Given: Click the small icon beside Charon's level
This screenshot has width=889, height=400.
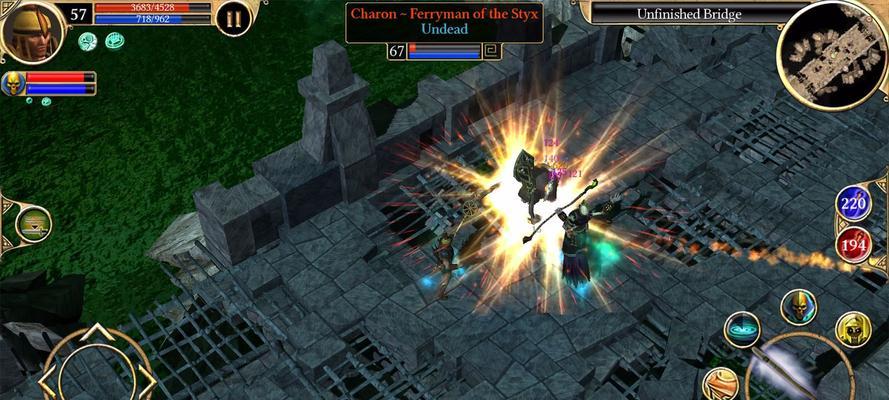Looking at the screenshot, I should coord(491,51).
